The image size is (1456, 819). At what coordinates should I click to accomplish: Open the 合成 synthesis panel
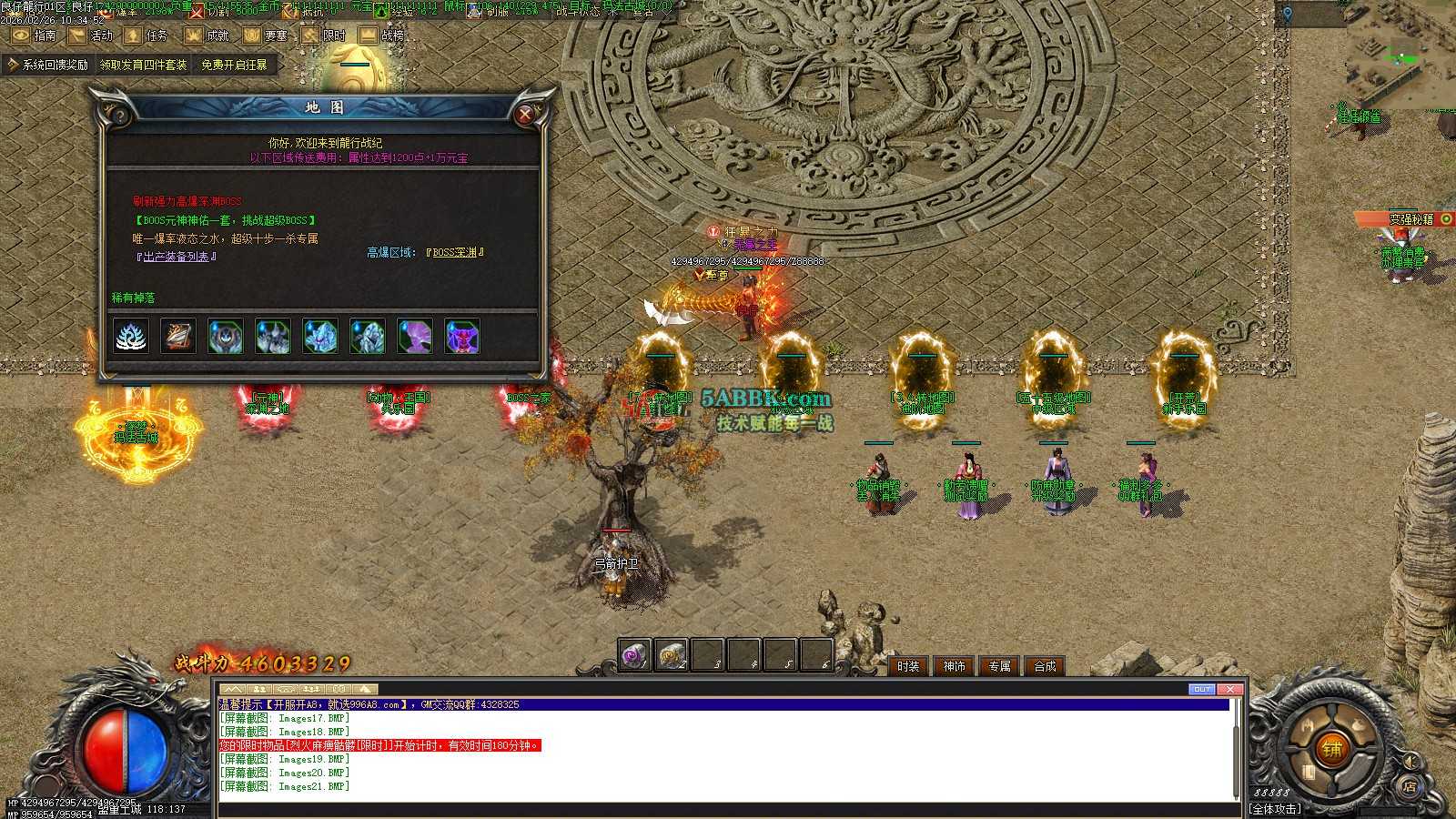(x=1045, y=666)
